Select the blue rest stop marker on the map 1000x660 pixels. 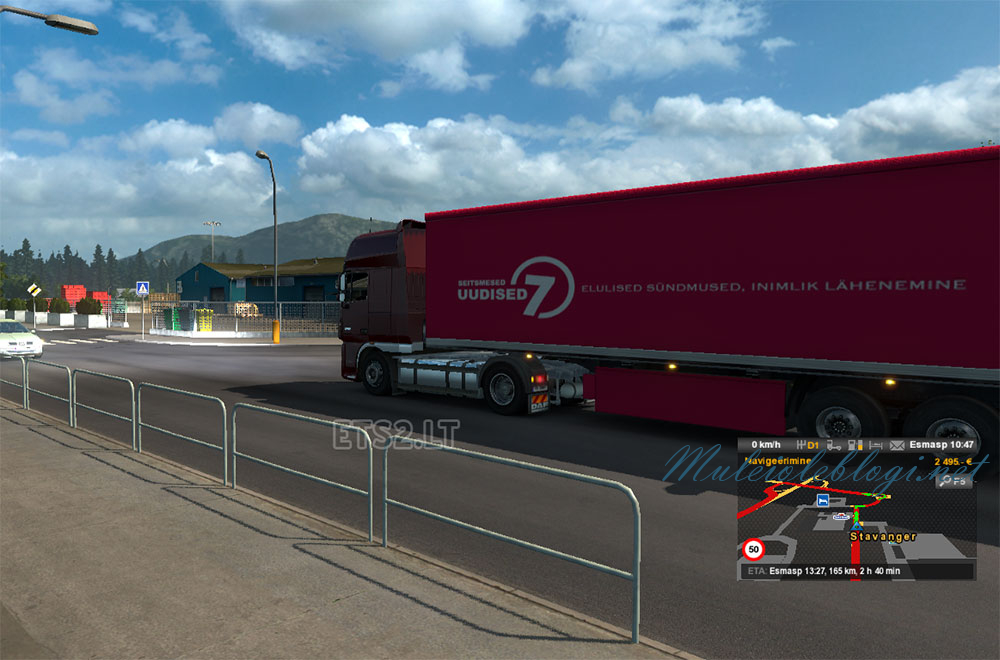tap(822, 499)
